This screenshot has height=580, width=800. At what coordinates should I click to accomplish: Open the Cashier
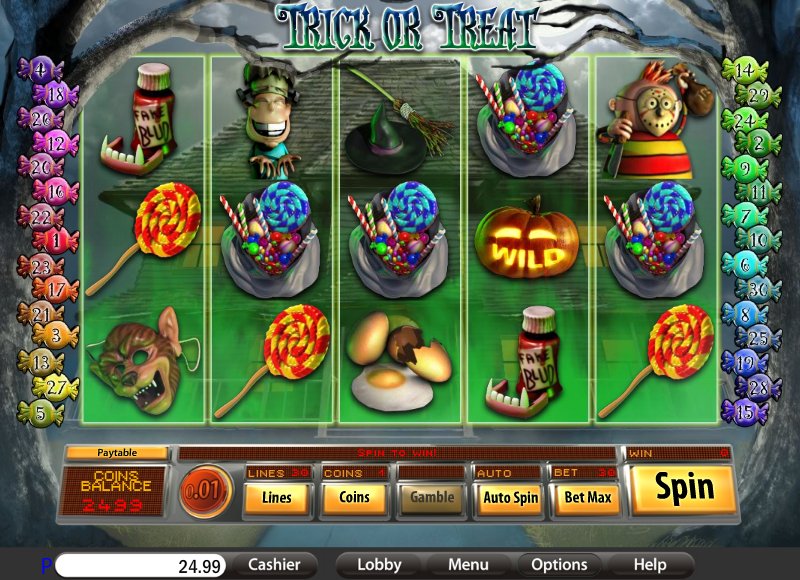click(x=274, y=565)
